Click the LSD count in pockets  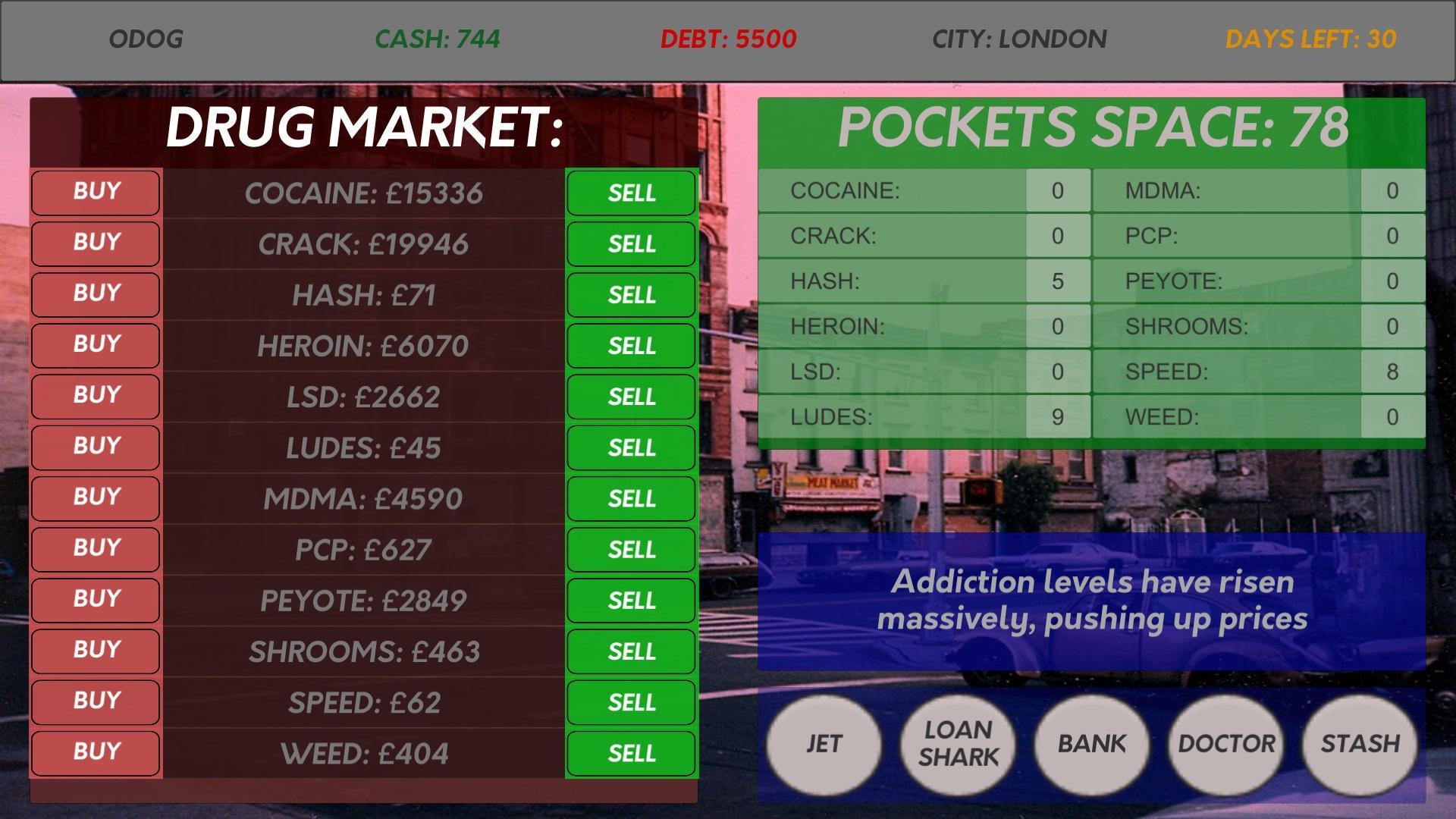pyautogui.click(x=1057, y=372)
